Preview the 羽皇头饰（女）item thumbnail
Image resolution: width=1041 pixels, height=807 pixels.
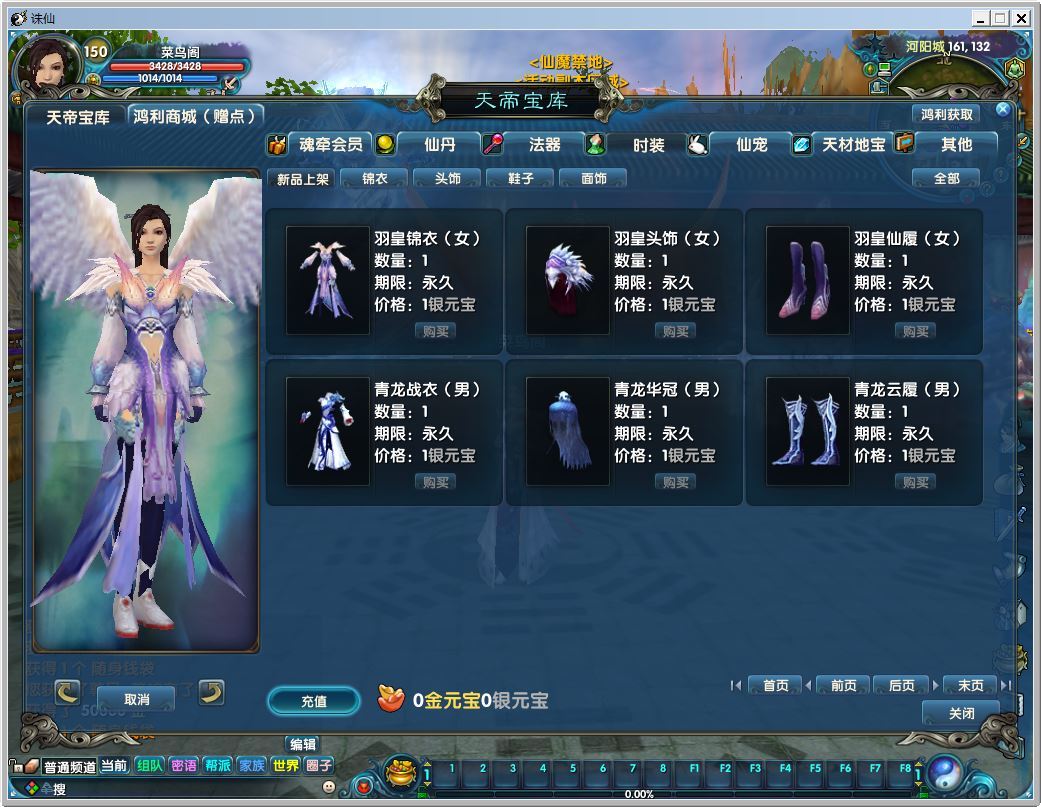[x=567, y=280]
